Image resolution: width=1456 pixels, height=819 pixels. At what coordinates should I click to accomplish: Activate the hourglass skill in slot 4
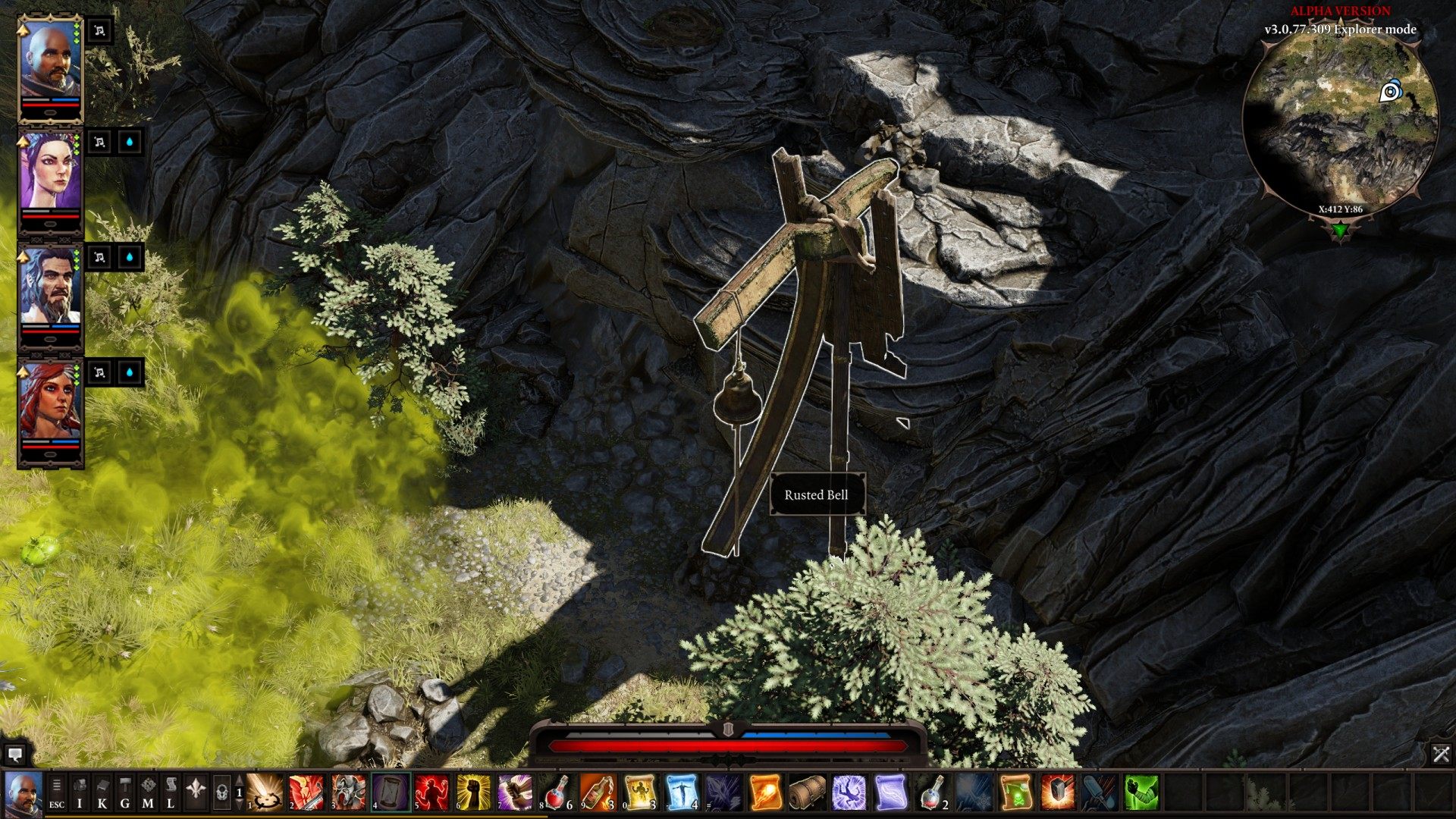[x=391, y=792]
